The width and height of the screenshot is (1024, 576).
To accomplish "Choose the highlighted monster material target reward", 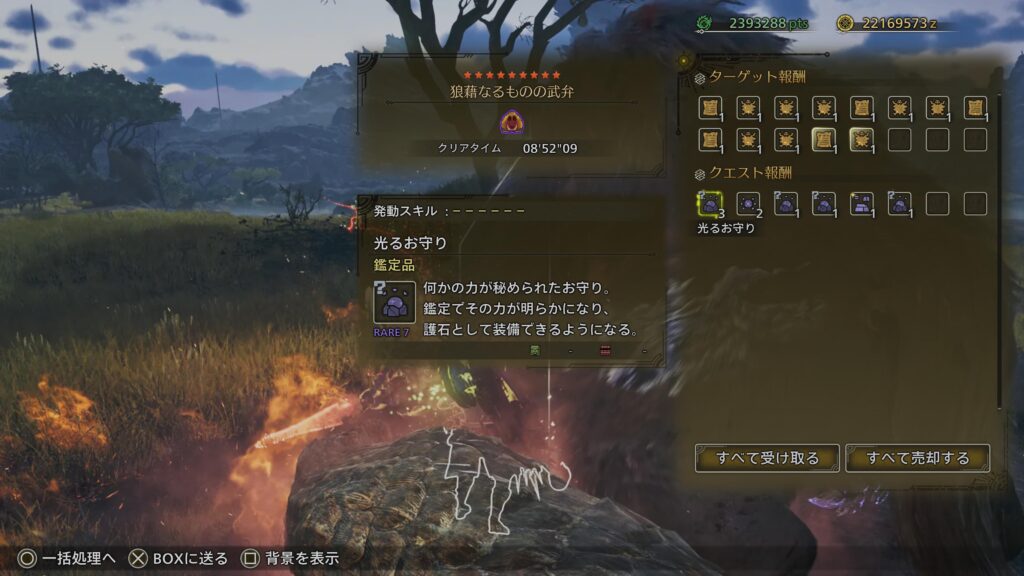I will coord(861,140).
